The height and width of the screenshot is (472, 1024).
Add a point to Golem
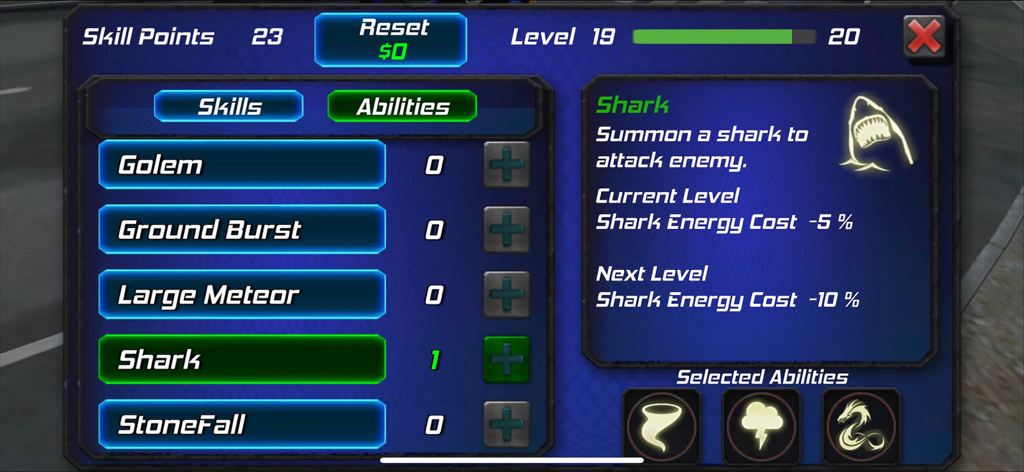pyautogui.click(x=507, y=165)
